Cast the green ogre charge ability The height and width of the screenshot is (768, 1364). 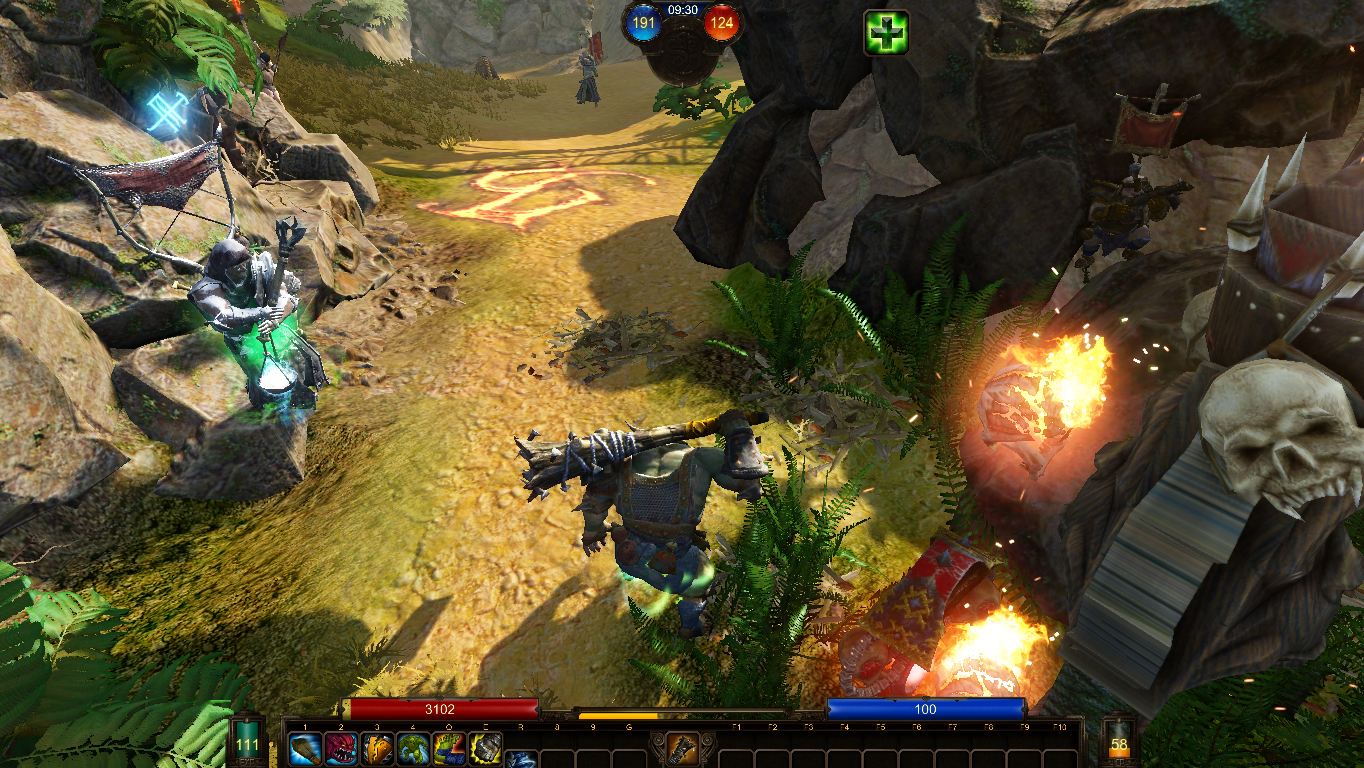(x=413, y=749)
